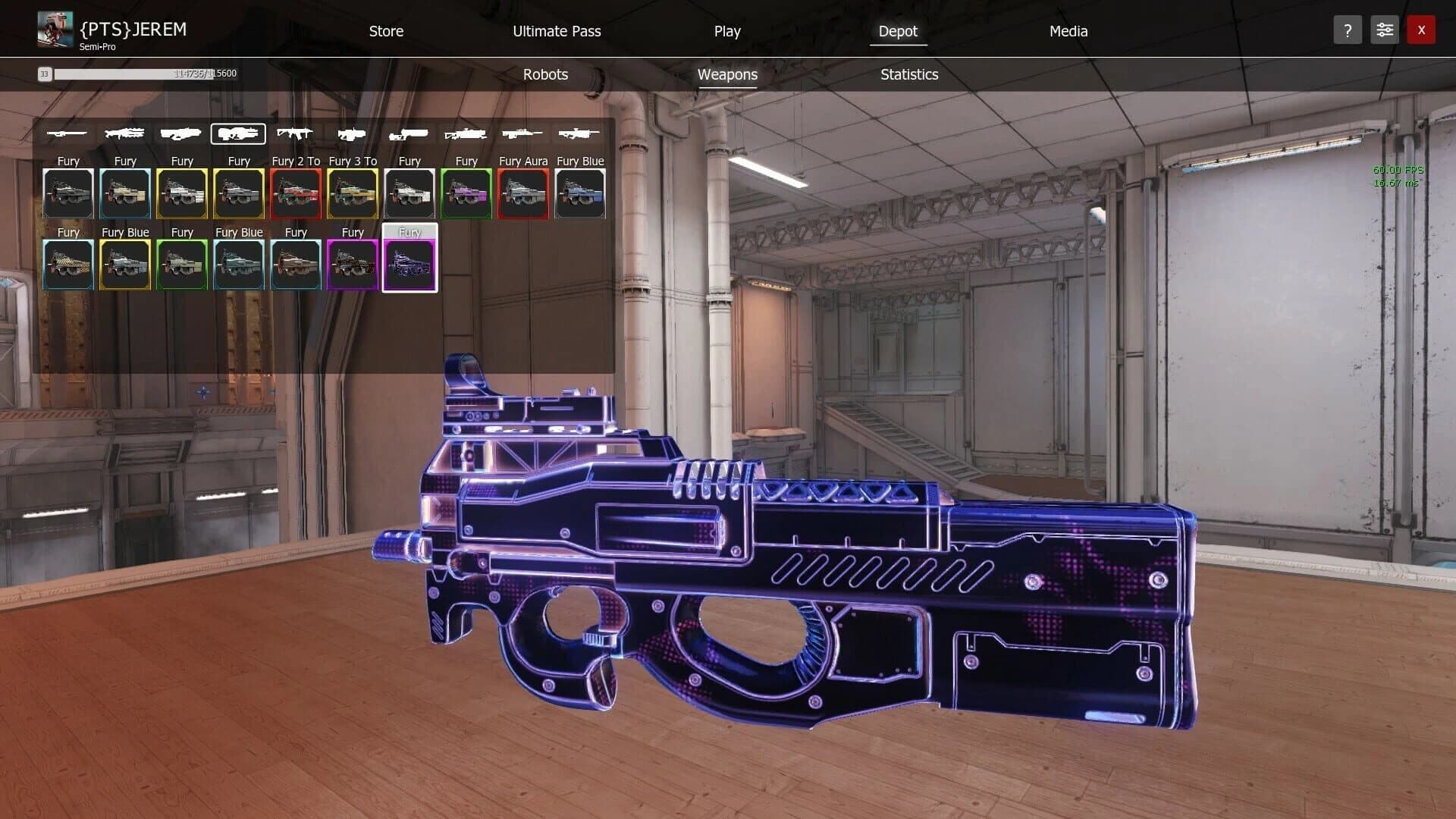
Task: Open help using the question mark icon
Action: (1348, 30)
